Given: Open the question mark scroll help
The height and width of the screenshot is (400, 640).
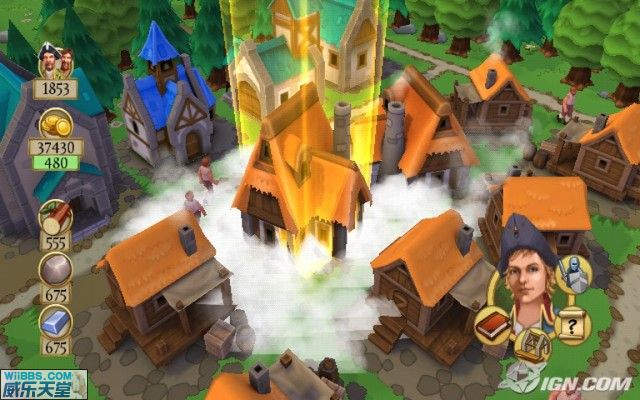Looking at the screenshot, I should pos(572,323).
